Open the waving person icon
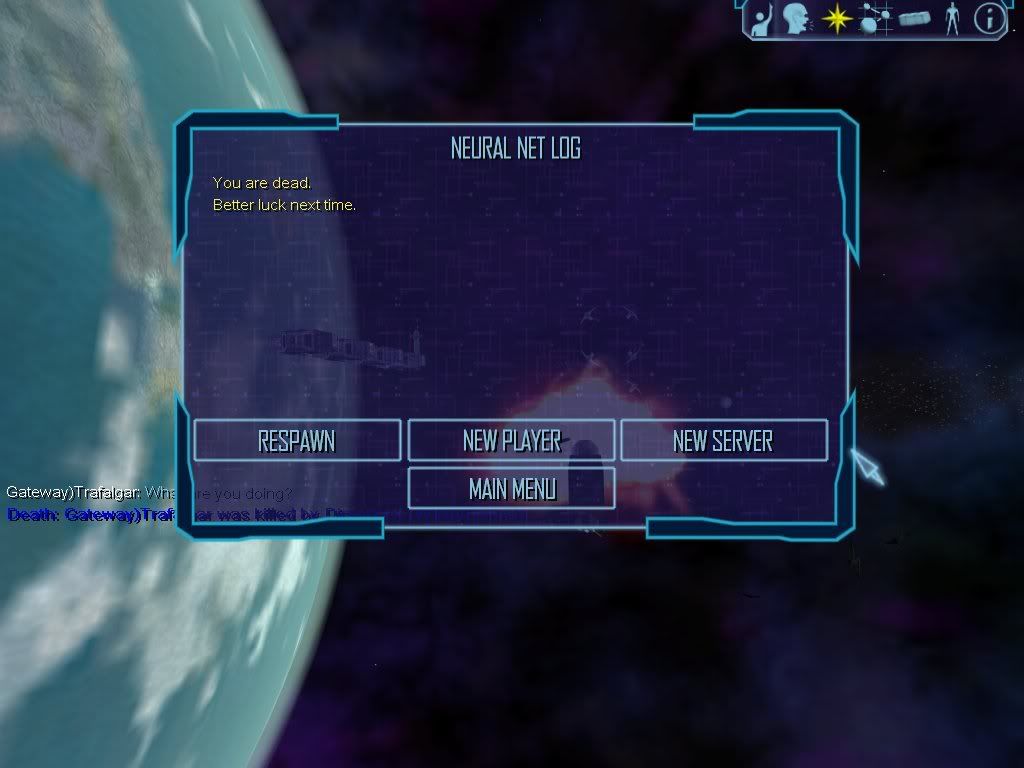 (x=762, y=18)
